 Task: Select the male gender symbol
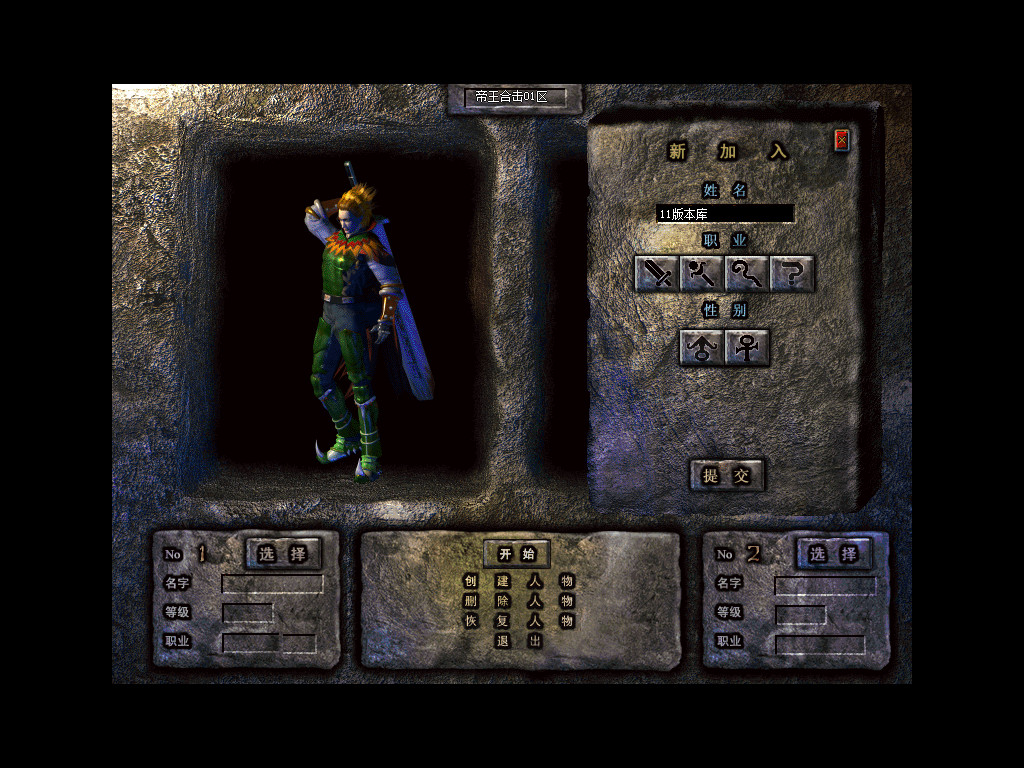(x=702, y=348)
